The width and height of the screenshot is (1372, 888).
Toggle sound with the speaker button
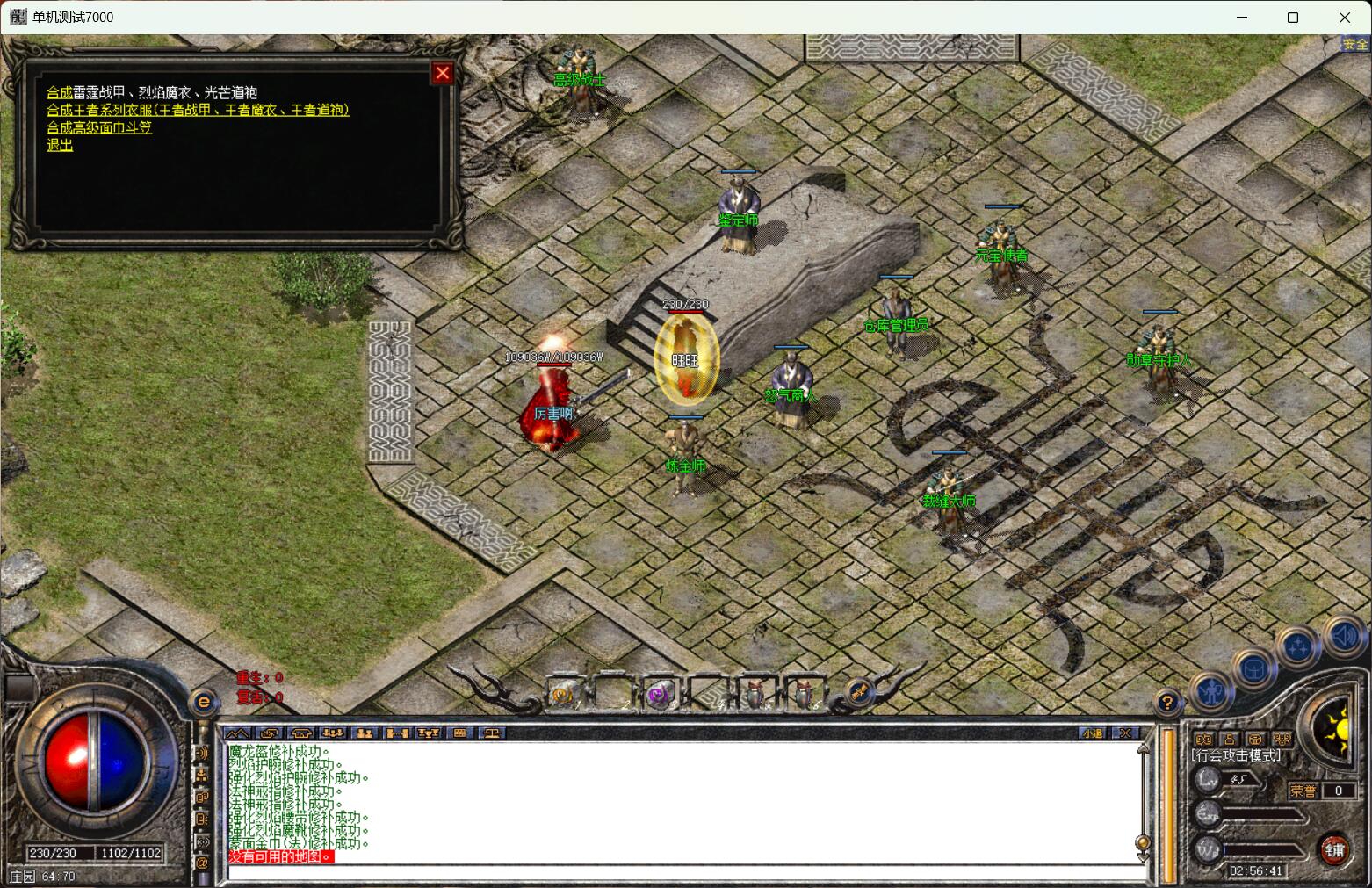click(x=1344, y=635)
